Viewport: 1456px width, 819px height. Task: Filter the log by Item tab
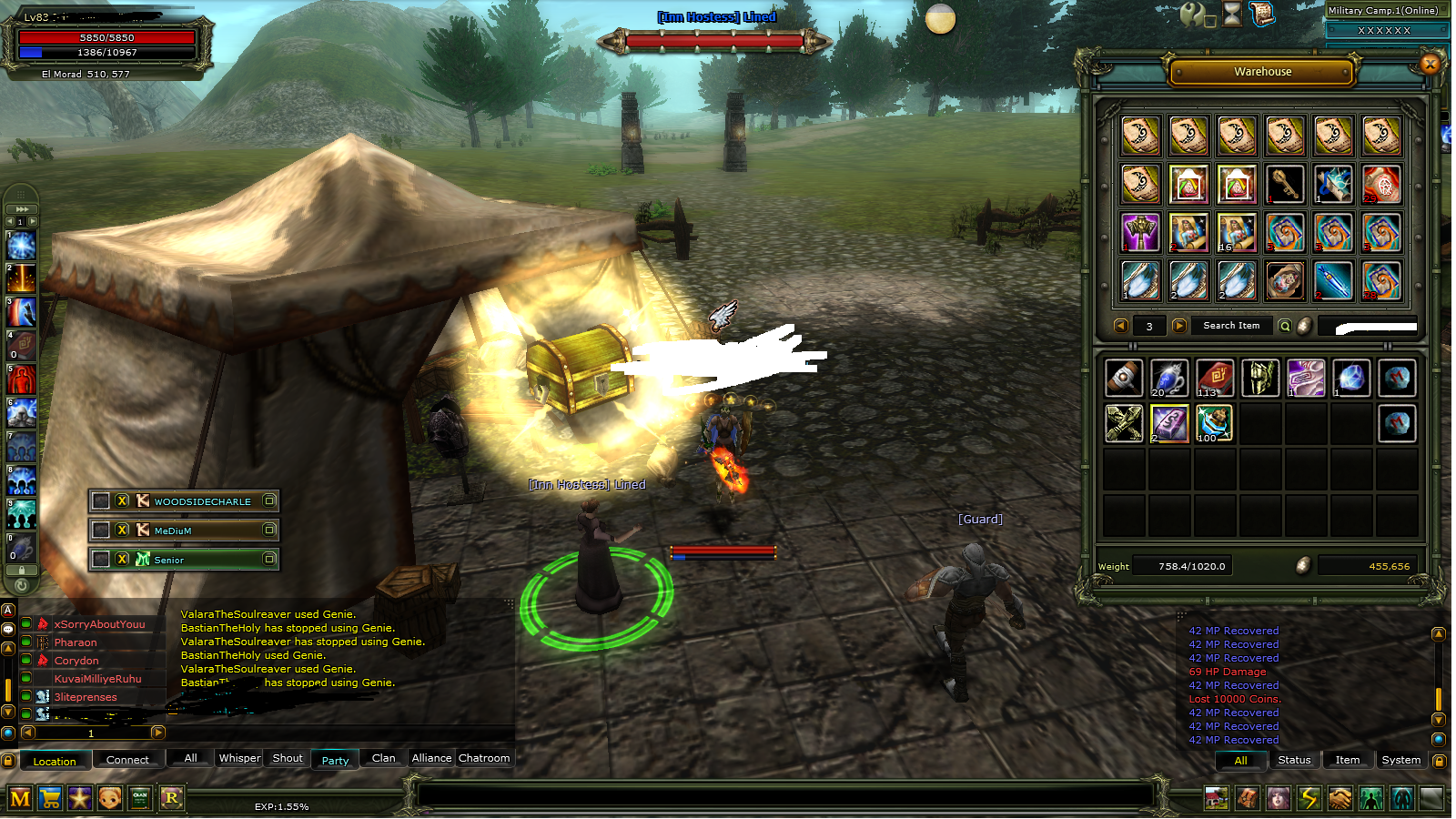click(1347, 760)
